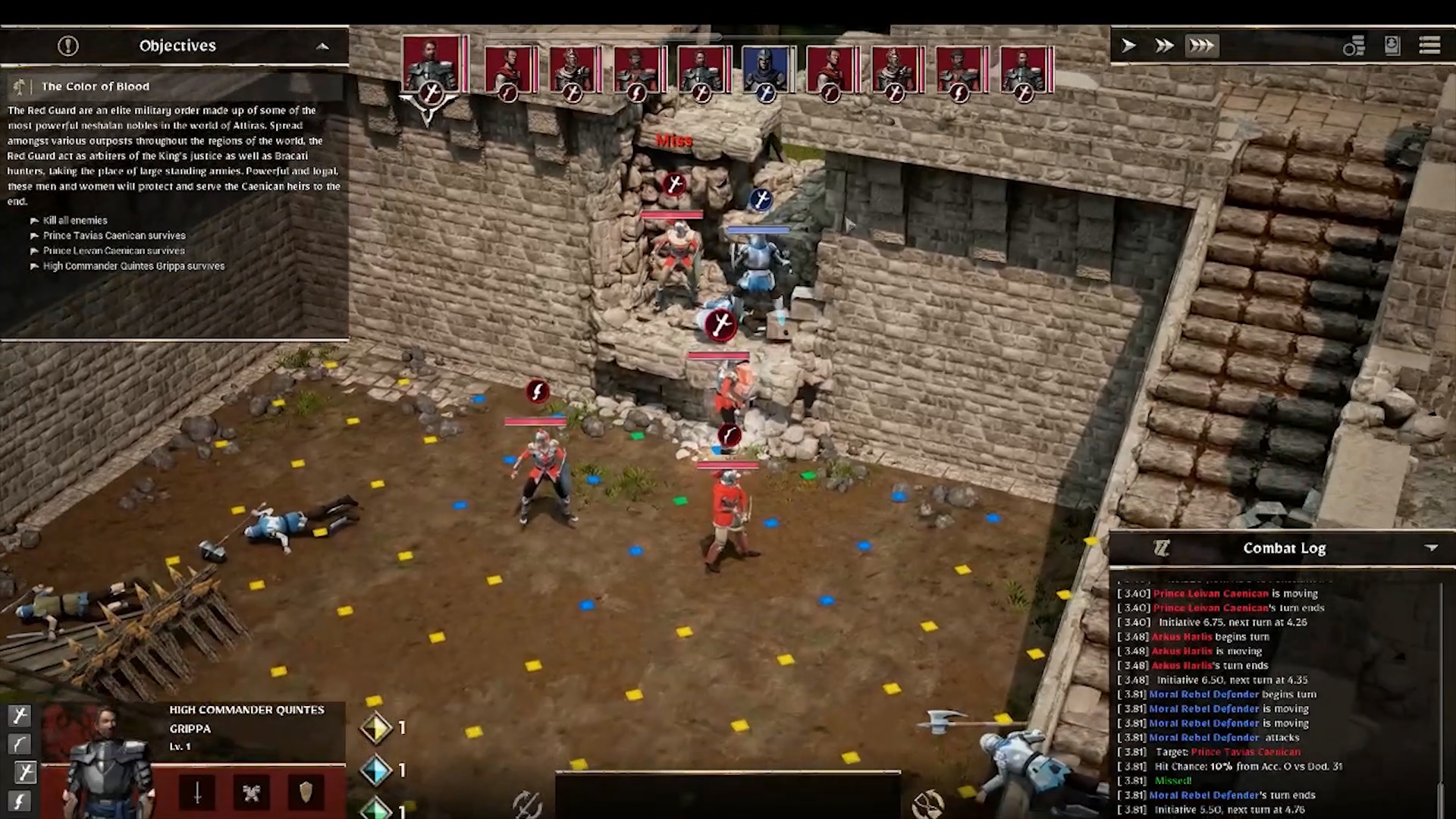
Task: Select the topmost hammer icon in left sidebar
Action: tap(20, 716)
